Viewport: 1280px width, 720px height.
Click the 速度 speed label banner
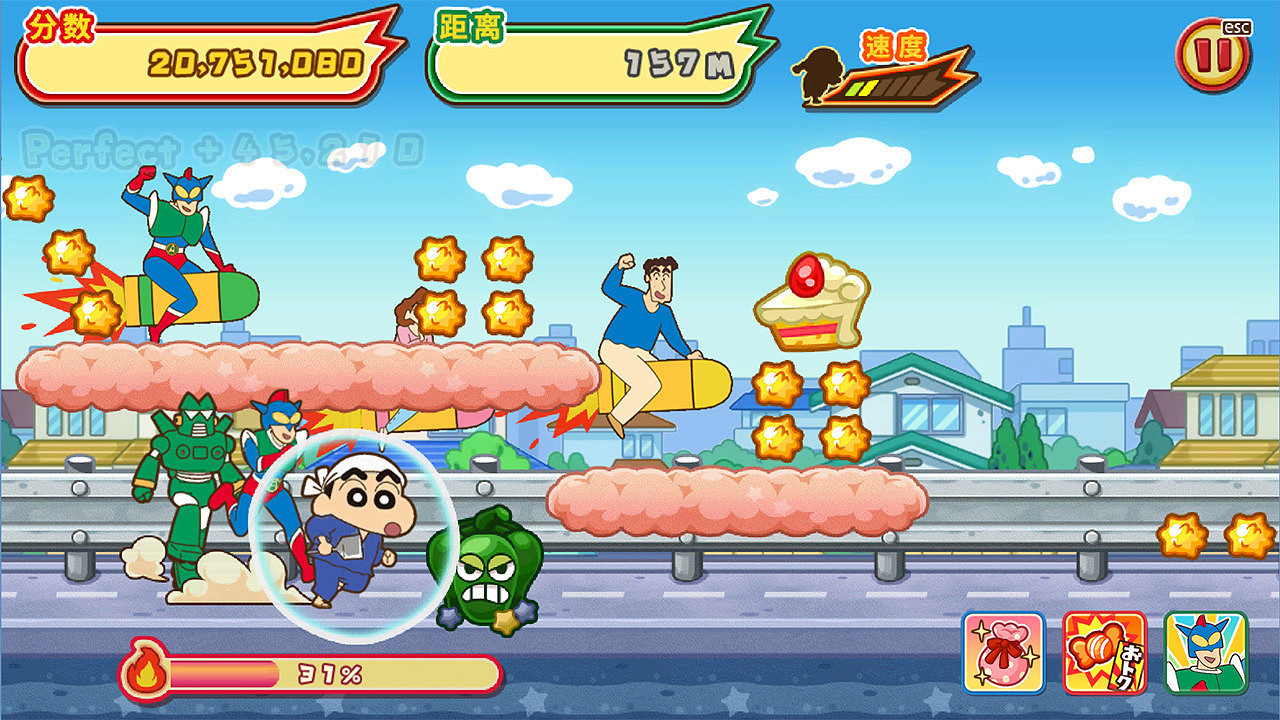click(x=895, y=45)
